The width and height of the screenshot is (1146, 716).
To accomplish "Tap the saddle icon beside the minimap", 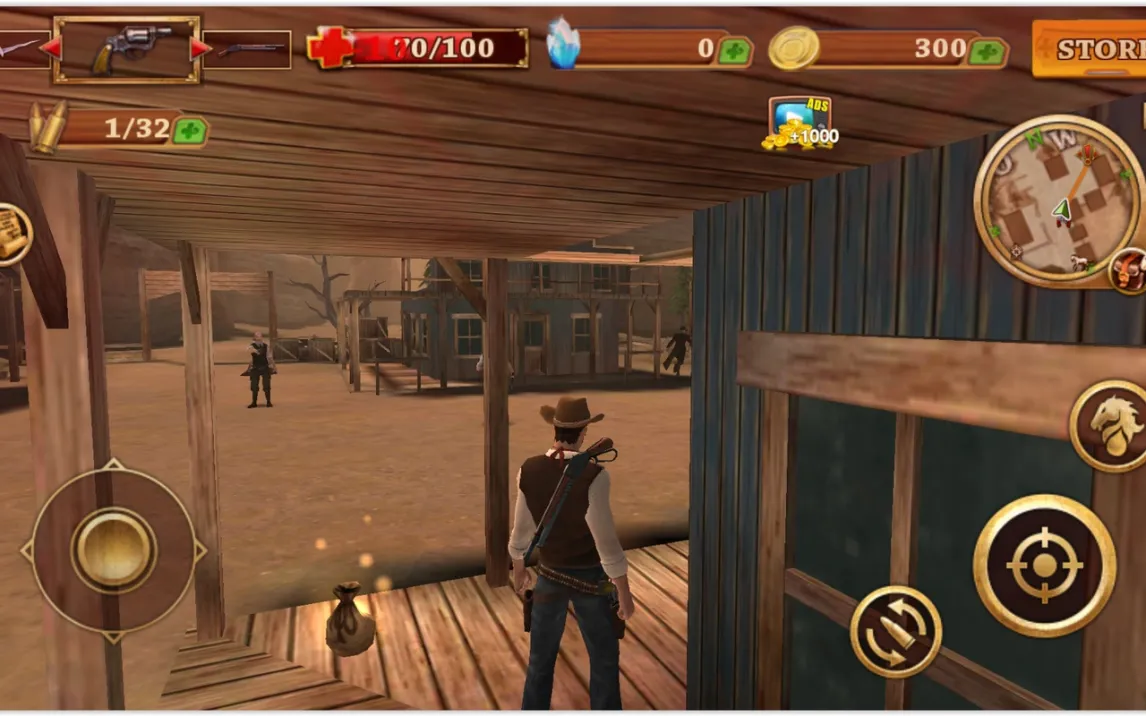I will click(1129, 270).
